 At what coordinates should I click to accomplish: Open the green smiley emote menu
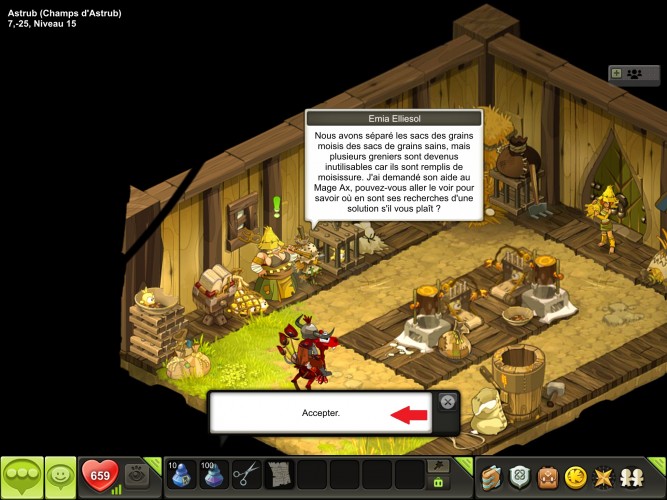(x=61, y=477)
